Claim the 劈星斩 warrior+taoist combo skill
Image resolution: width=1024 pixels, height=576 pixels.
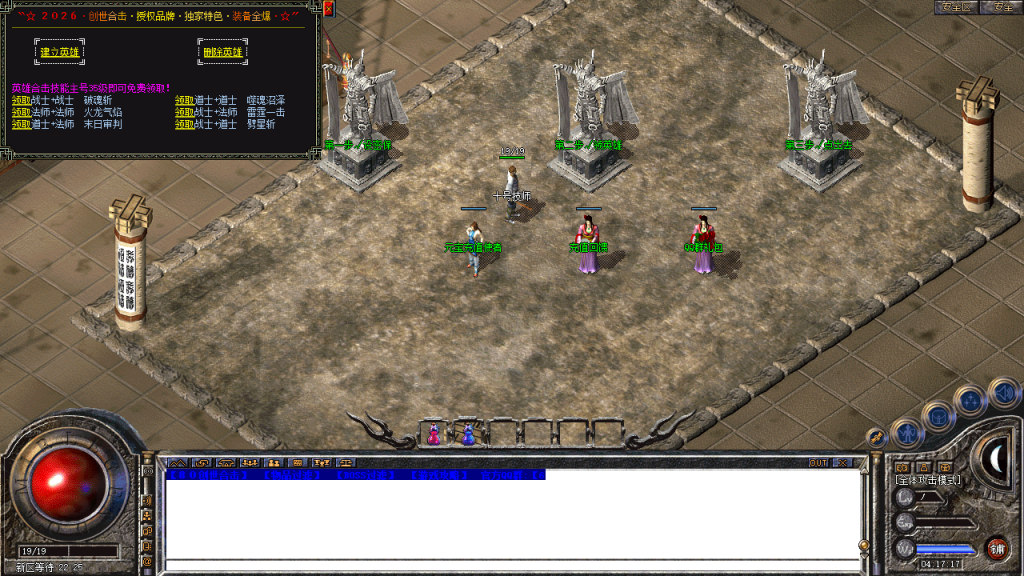point(185,125)
